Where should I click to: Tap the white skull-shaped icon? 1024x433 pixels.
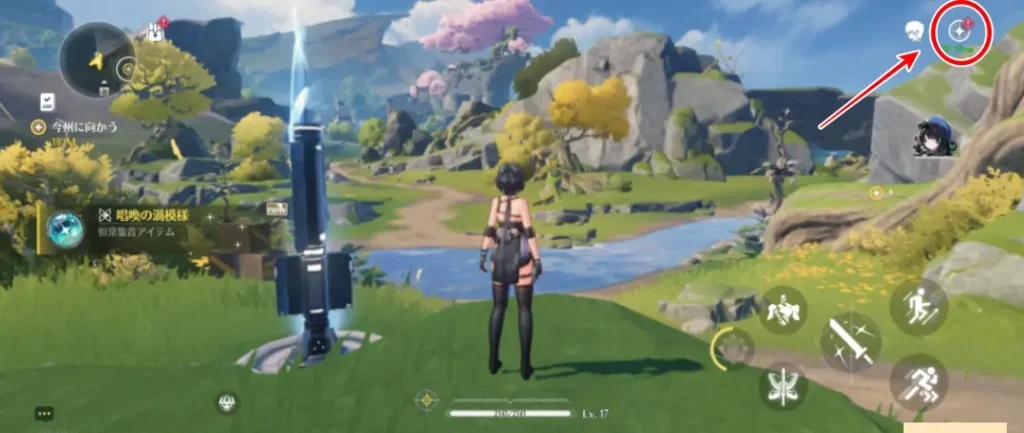click(x=912, y=32)
